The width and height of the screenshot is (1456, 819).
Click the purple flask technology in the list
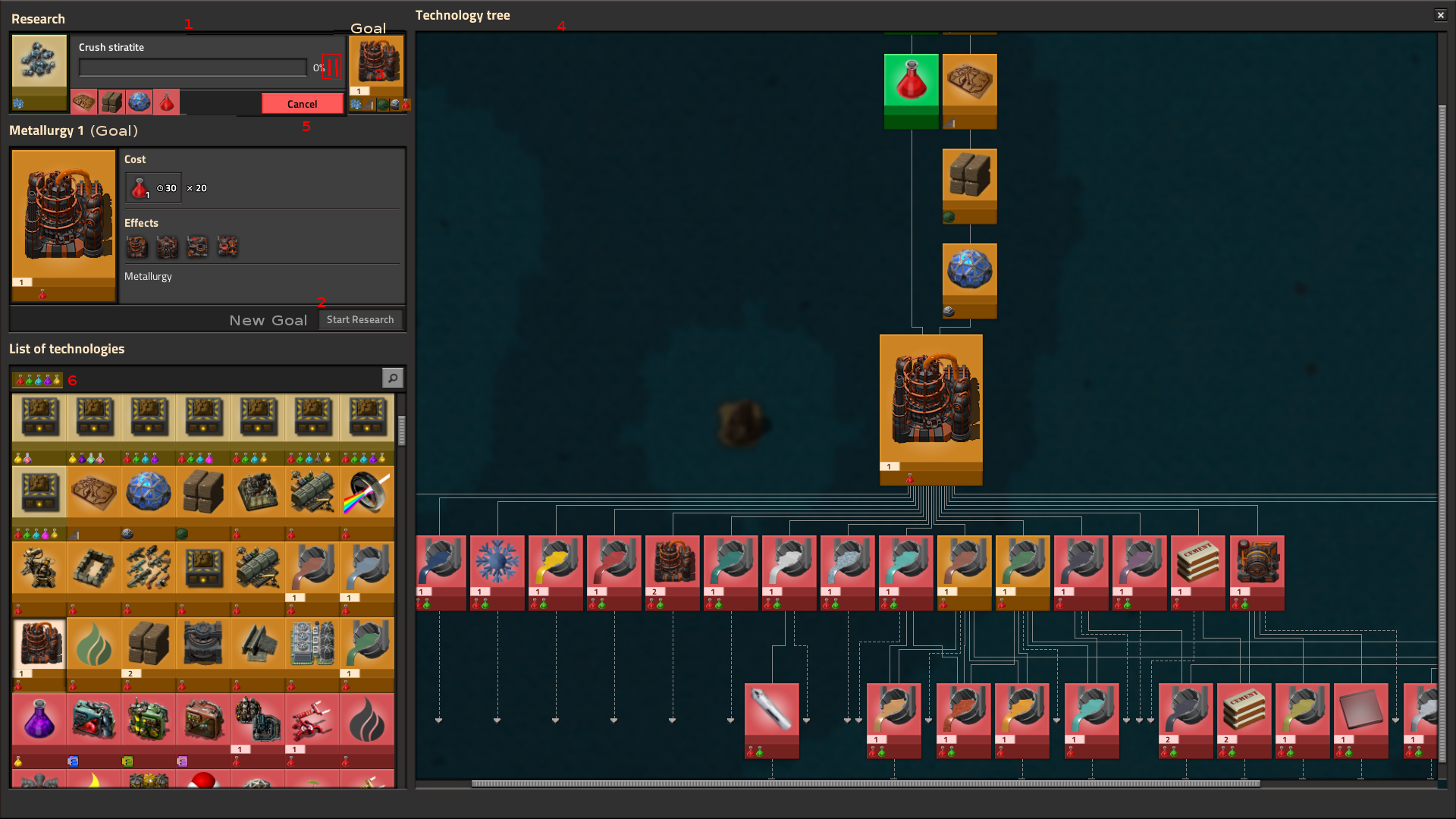pos(39,720)
